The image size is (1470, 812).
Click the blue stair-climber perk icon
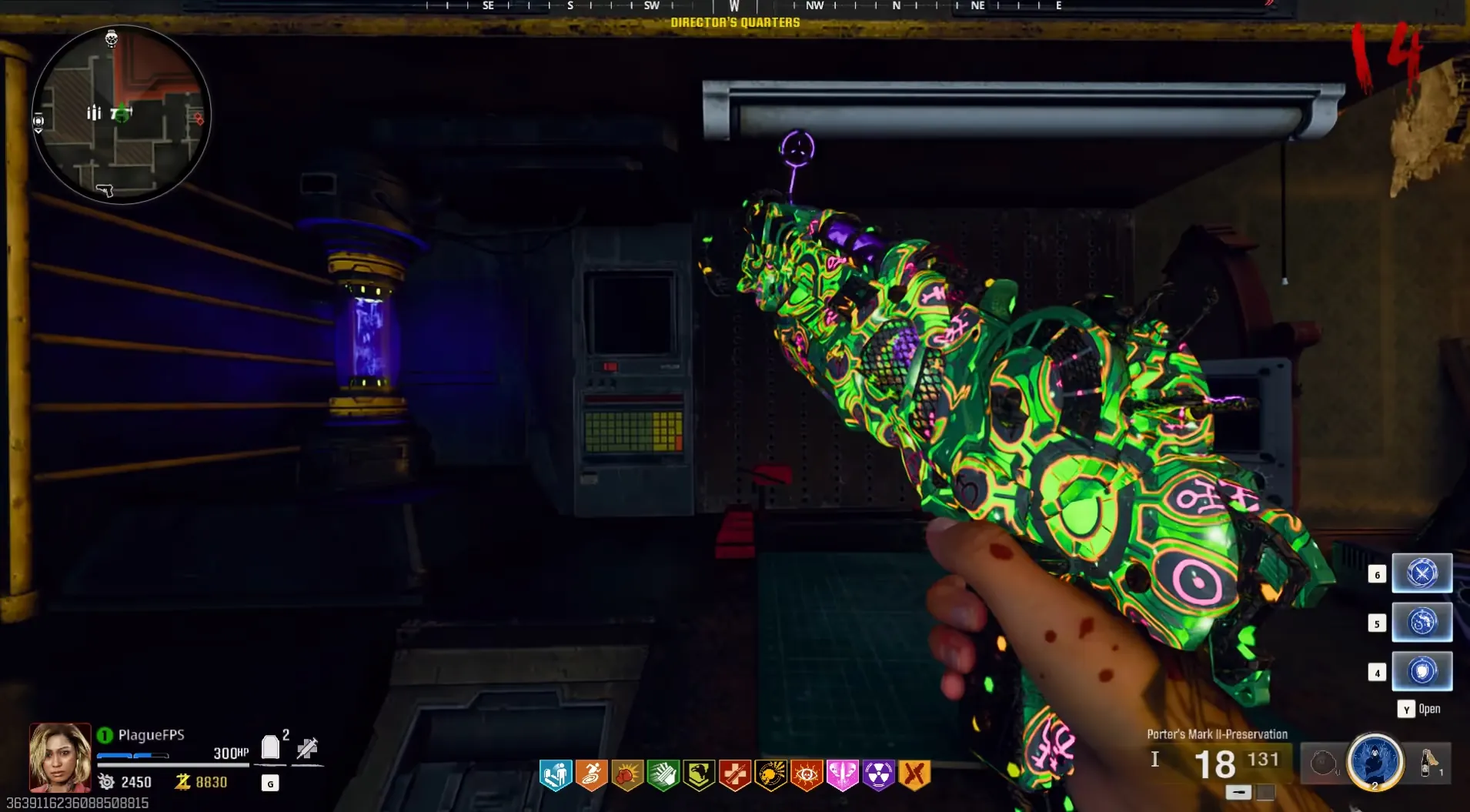pyautogui.click(x=555, y=775)
